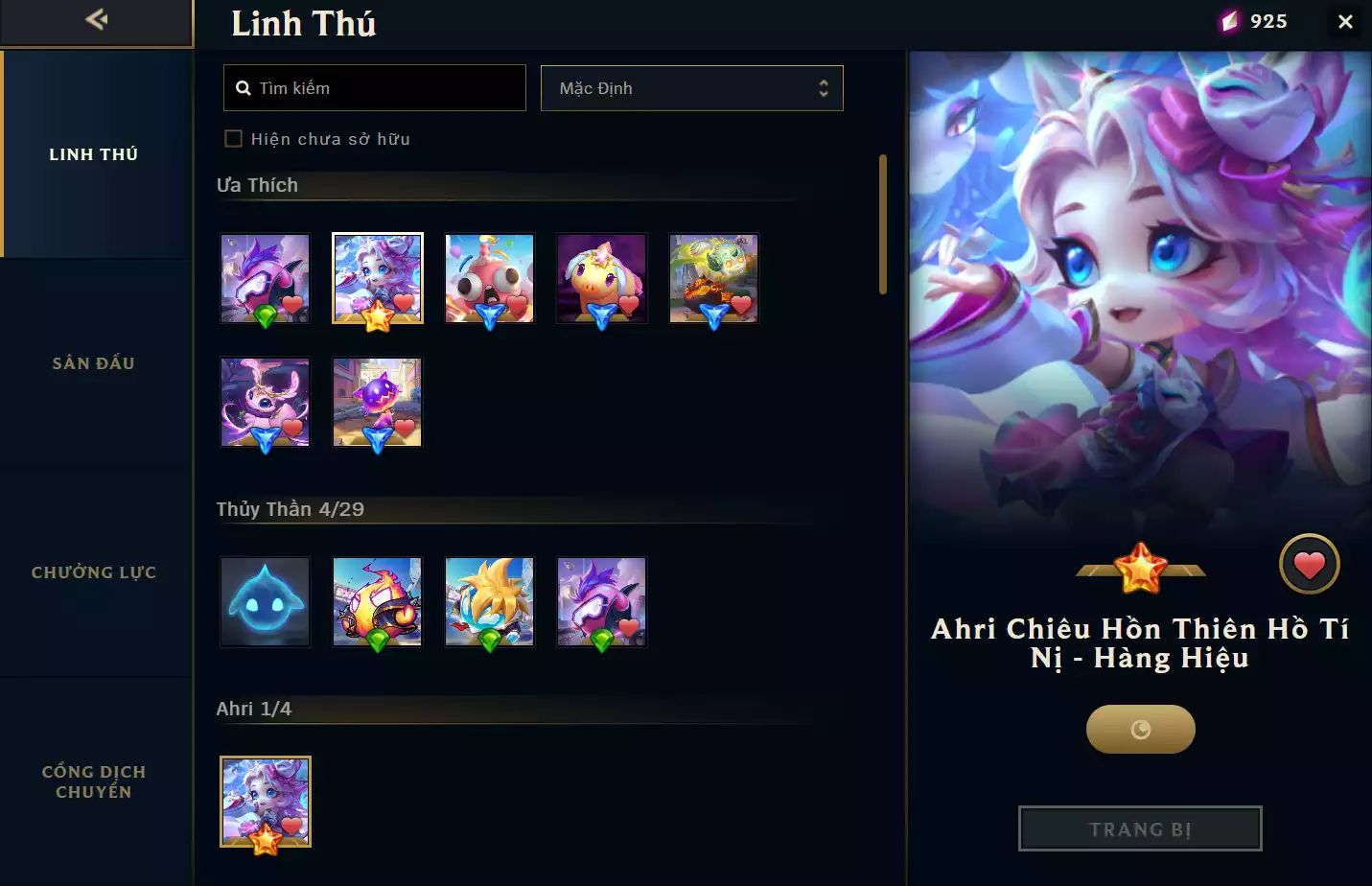
Task: Open the "Mặc Định" sort dropdown
Action: coord(692,87)
